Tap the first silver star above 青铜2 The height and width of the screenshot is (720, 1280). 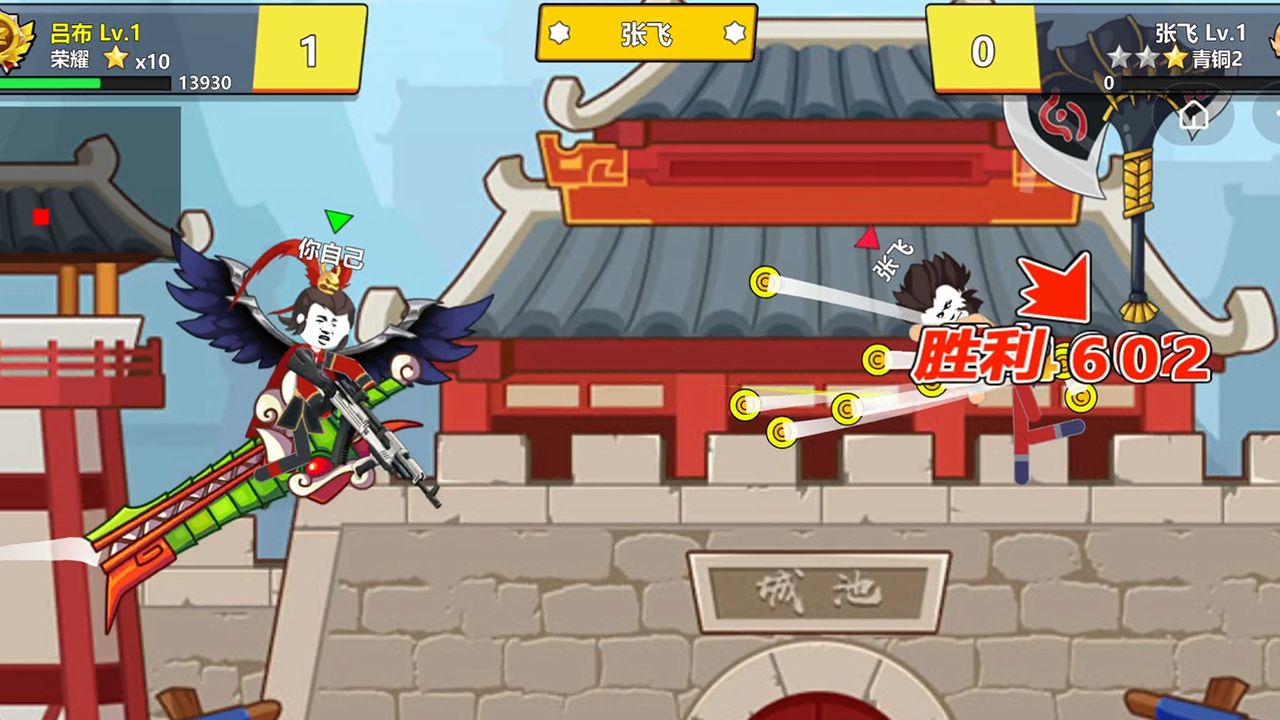pyautogui.click(x=1119, y=58)
